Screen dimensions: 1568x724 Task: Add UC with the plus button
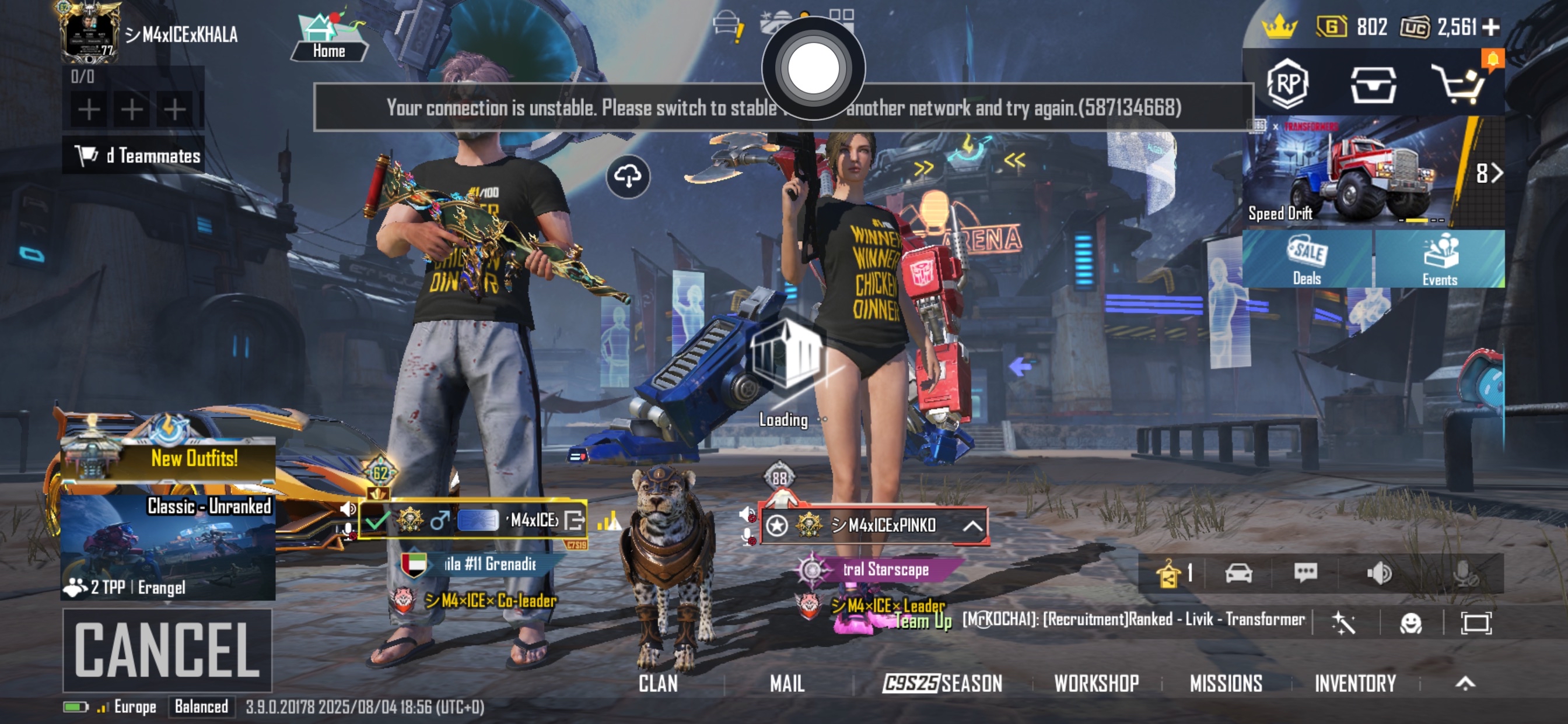[1490, 27]
